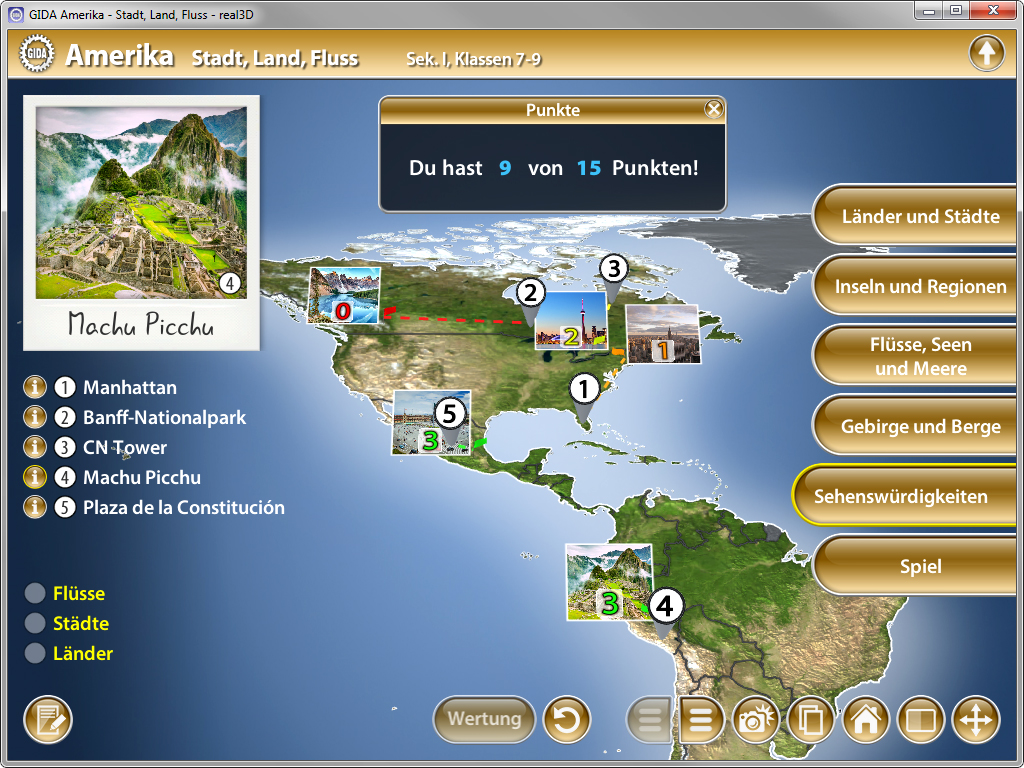This screenshot has width=1024, height=768.
Task: Open the info icon for Plaza de la Constitución
Action: pos(36,508)
